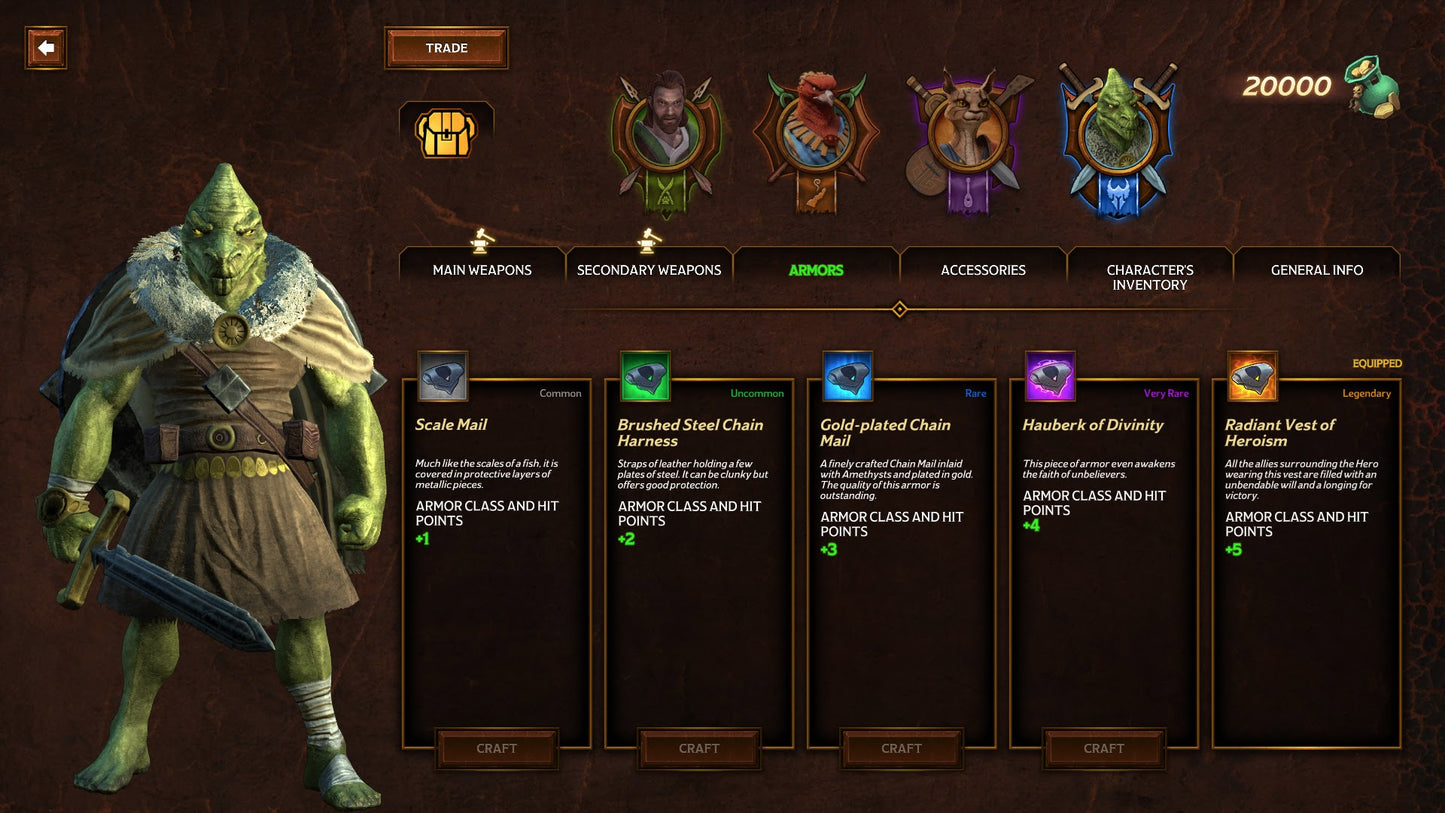View the General Info tab

click(x=1317, y=270)
